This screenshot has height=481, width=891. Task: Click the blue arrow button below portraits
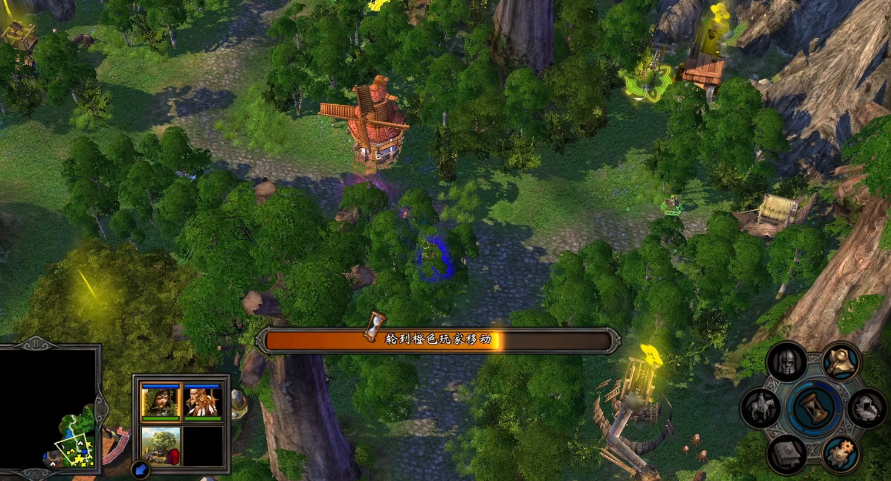(x=139, y=467)
